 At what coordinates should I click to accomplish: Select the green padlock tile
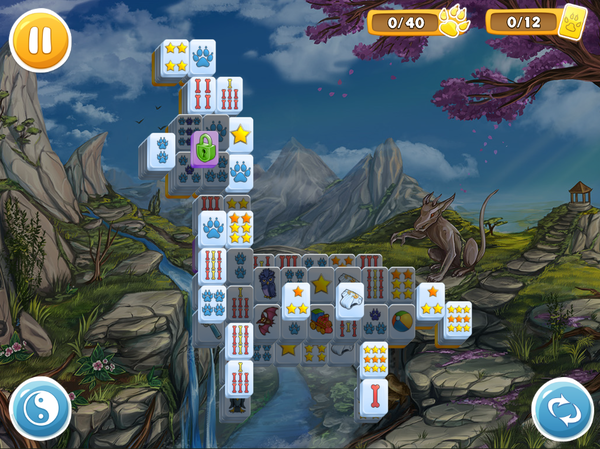(204, 150)
